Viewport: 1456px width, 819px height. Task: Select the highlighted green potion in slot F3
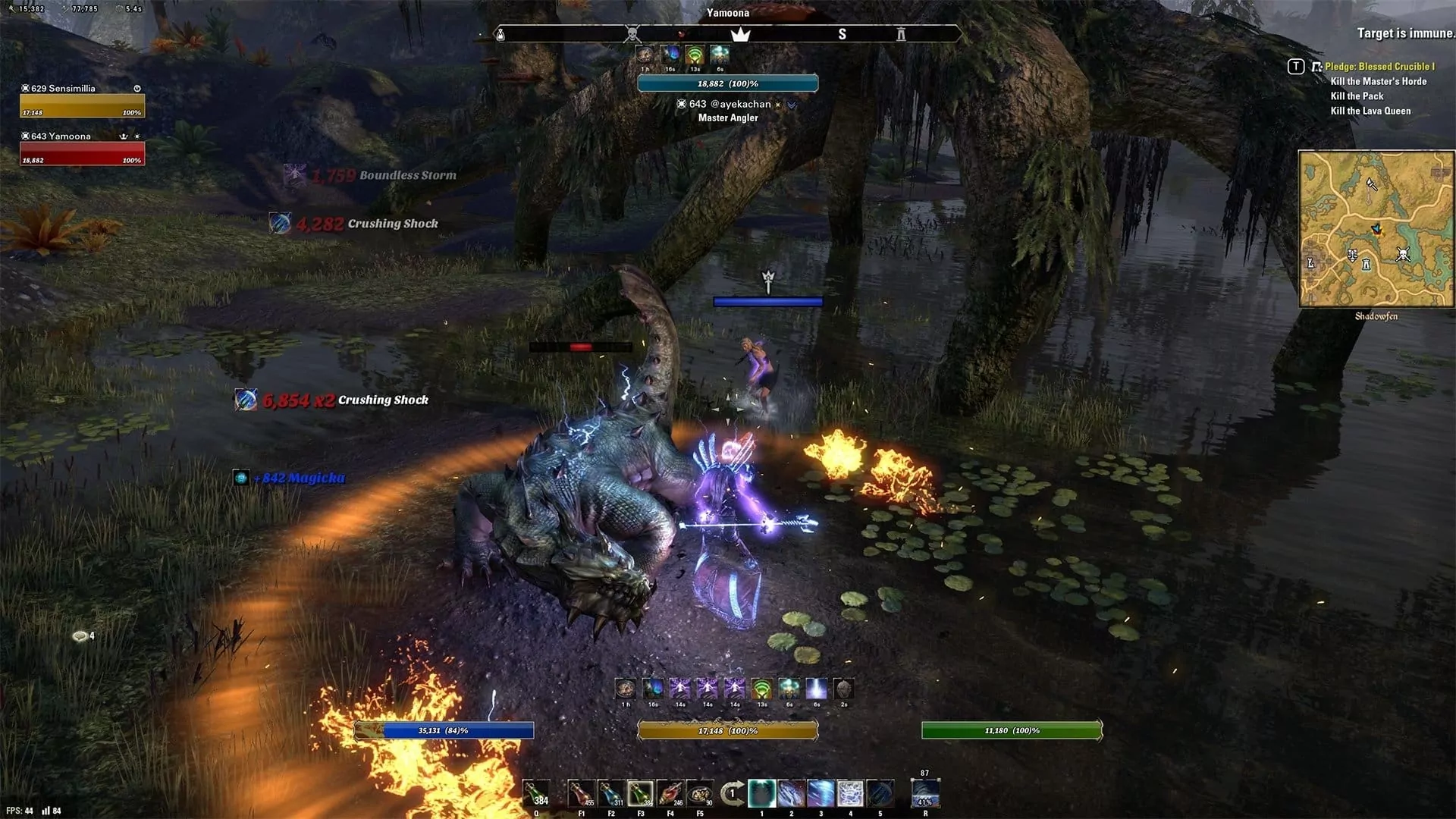click(x=641, y=794)
